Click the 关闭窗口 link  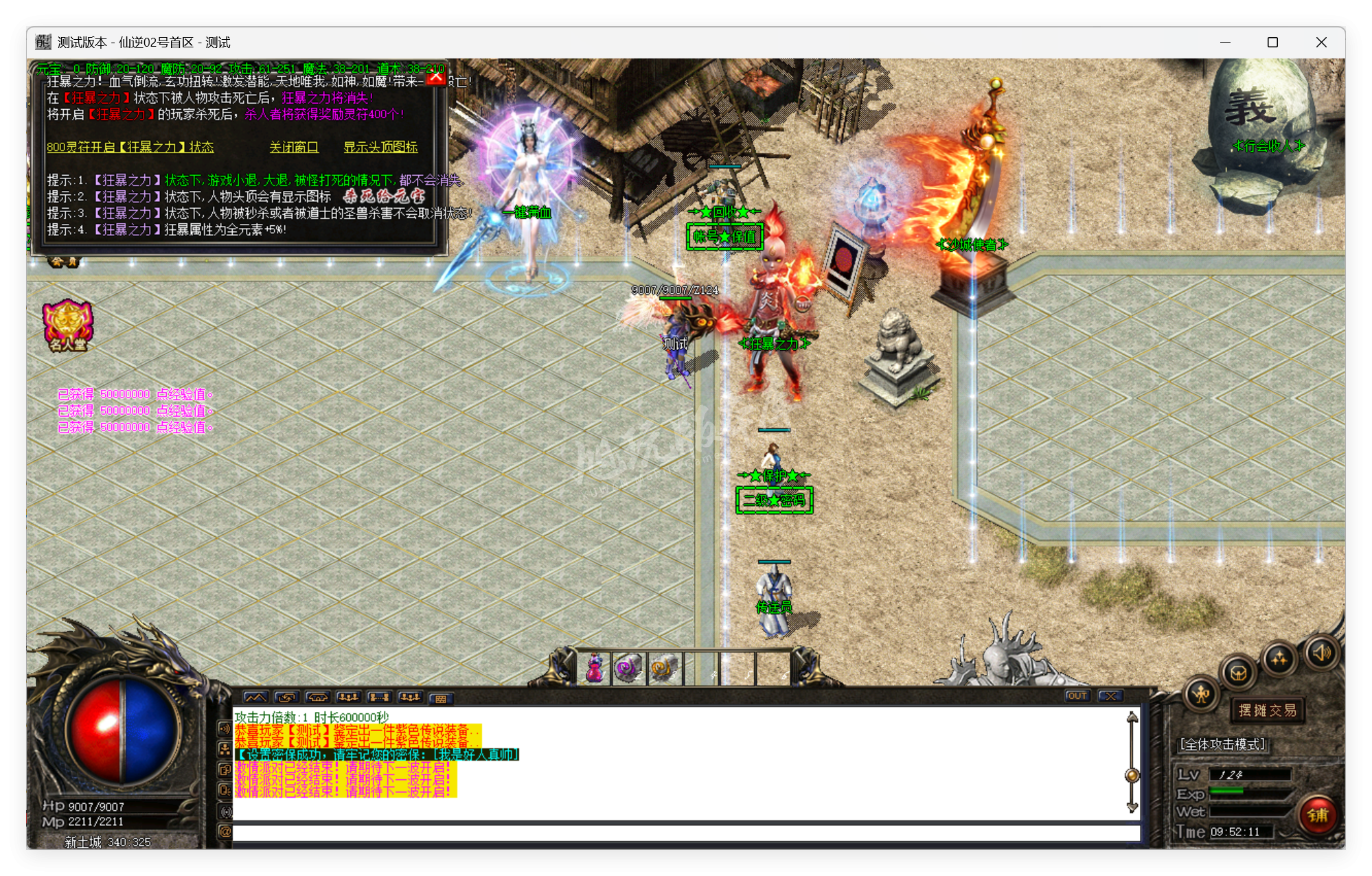294,147
